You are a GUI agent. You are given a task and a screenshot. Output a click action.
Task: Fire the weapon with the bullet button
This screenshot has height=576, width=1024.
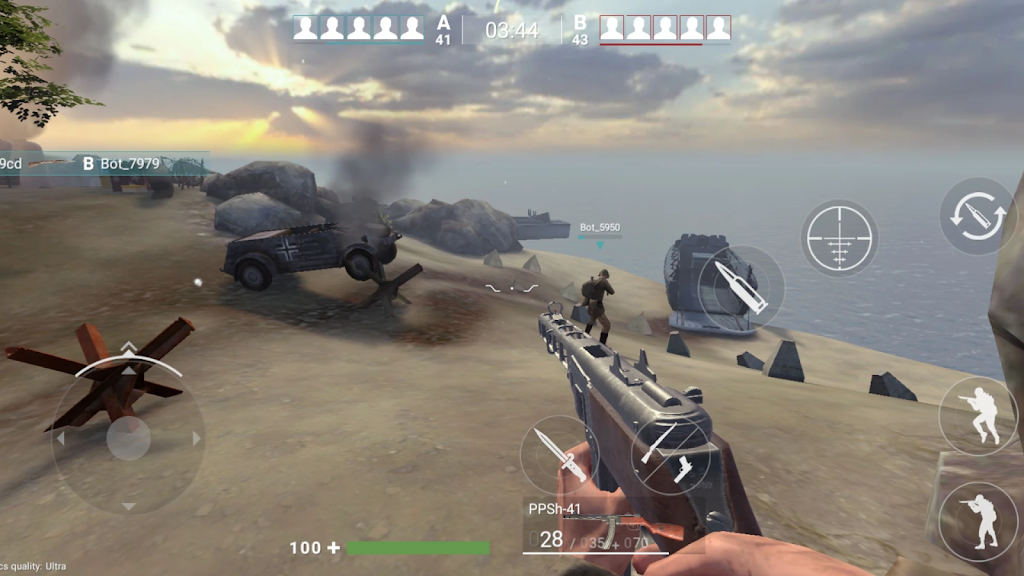[x=741, y=287]
